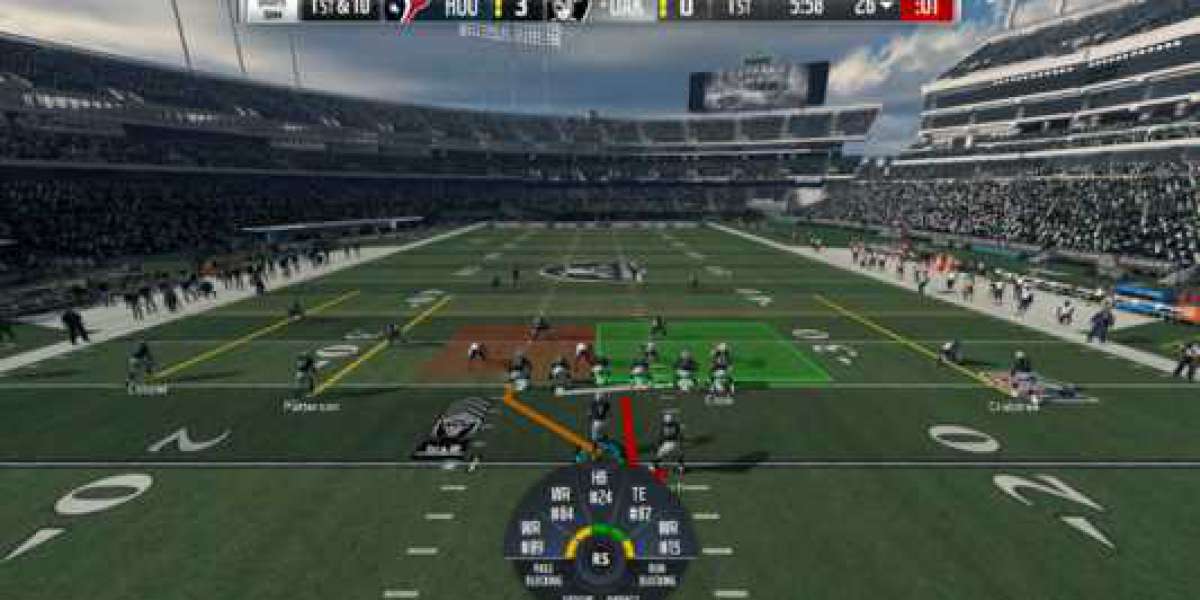The image size is (1200, 600).
Task: Select HB #24 on the player wheel
Action: (x=600, y=484)
